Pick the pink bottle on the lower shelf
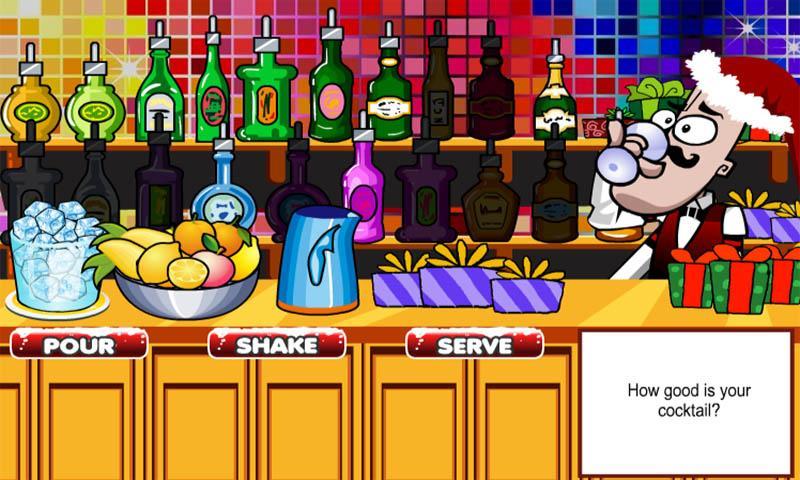The image size is (800, 480). [x=362, y=188]
